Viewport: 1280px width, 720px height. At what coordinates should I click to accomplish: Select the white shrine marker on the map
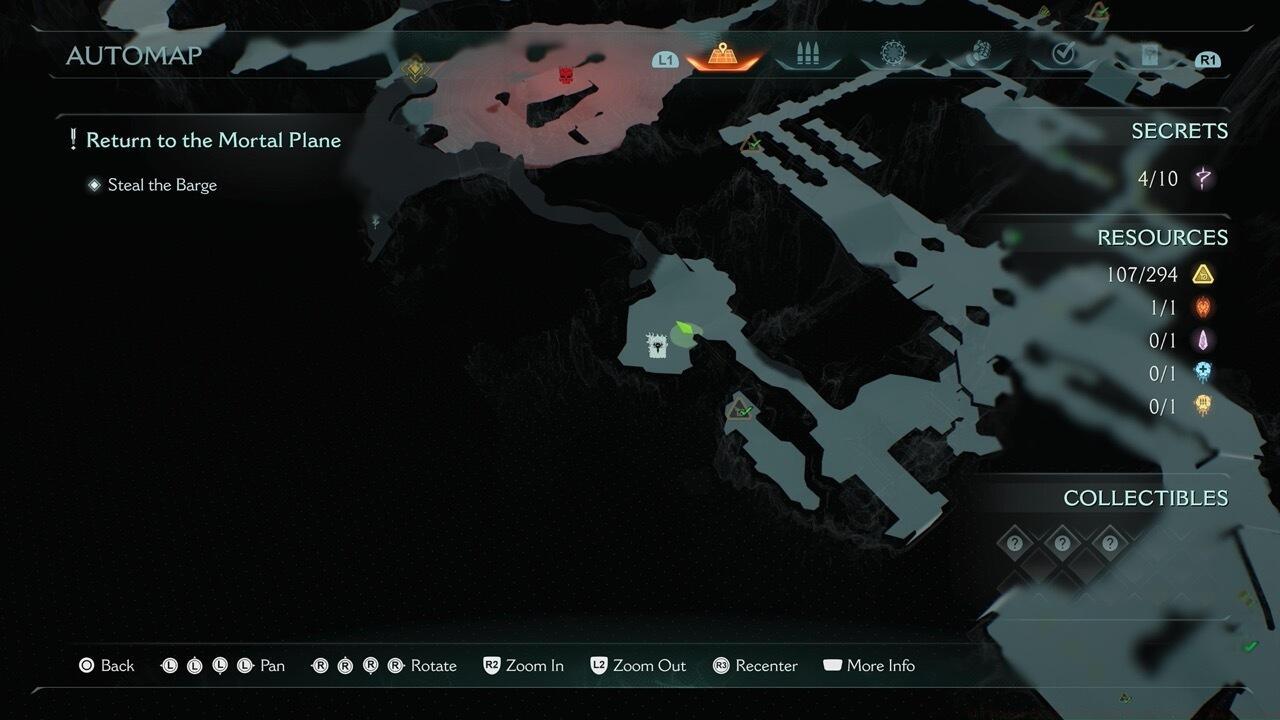tap(657, 346)
